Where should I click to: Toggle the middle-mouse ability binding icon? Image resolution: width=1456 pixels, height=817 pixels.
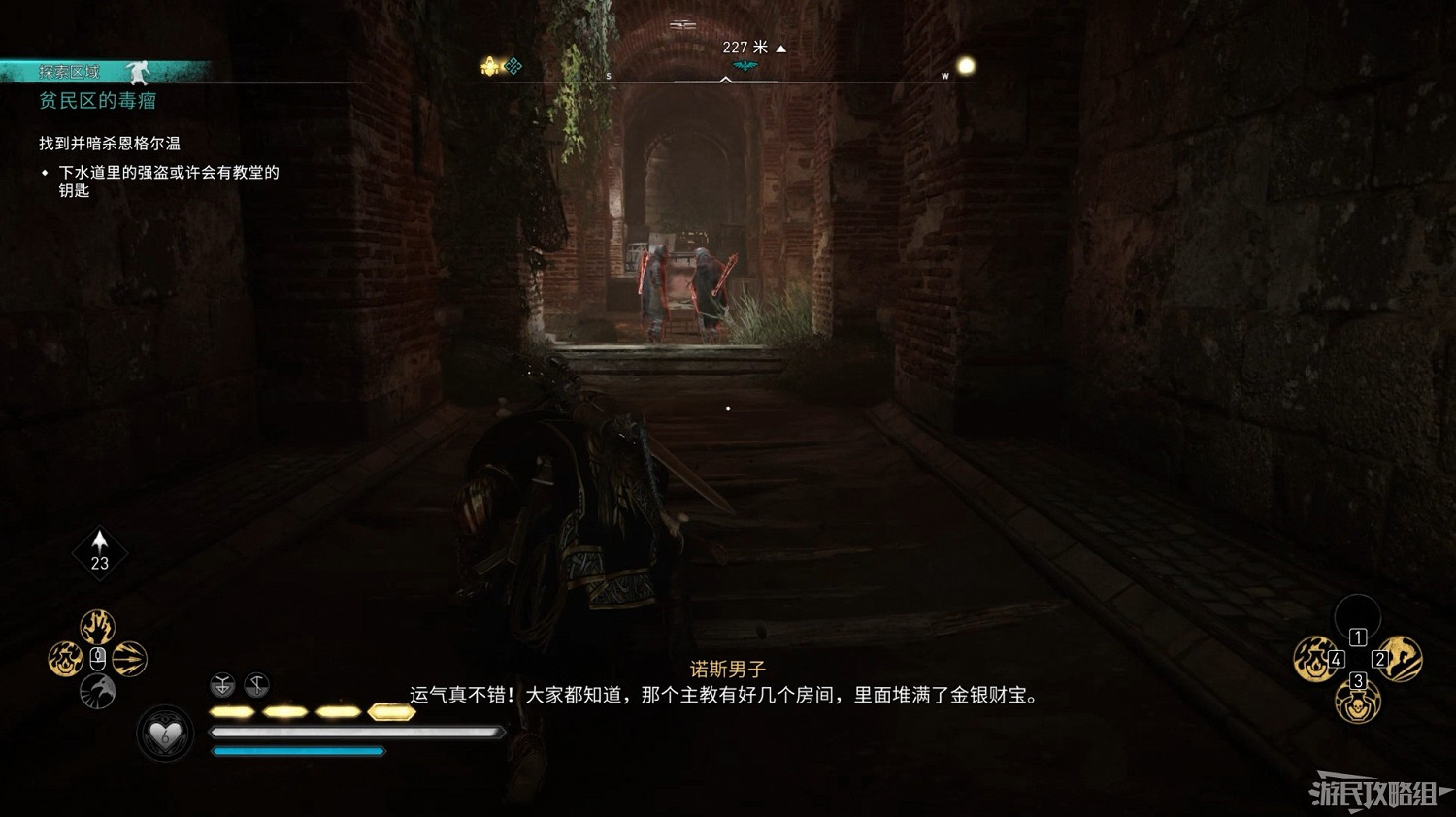97,659
